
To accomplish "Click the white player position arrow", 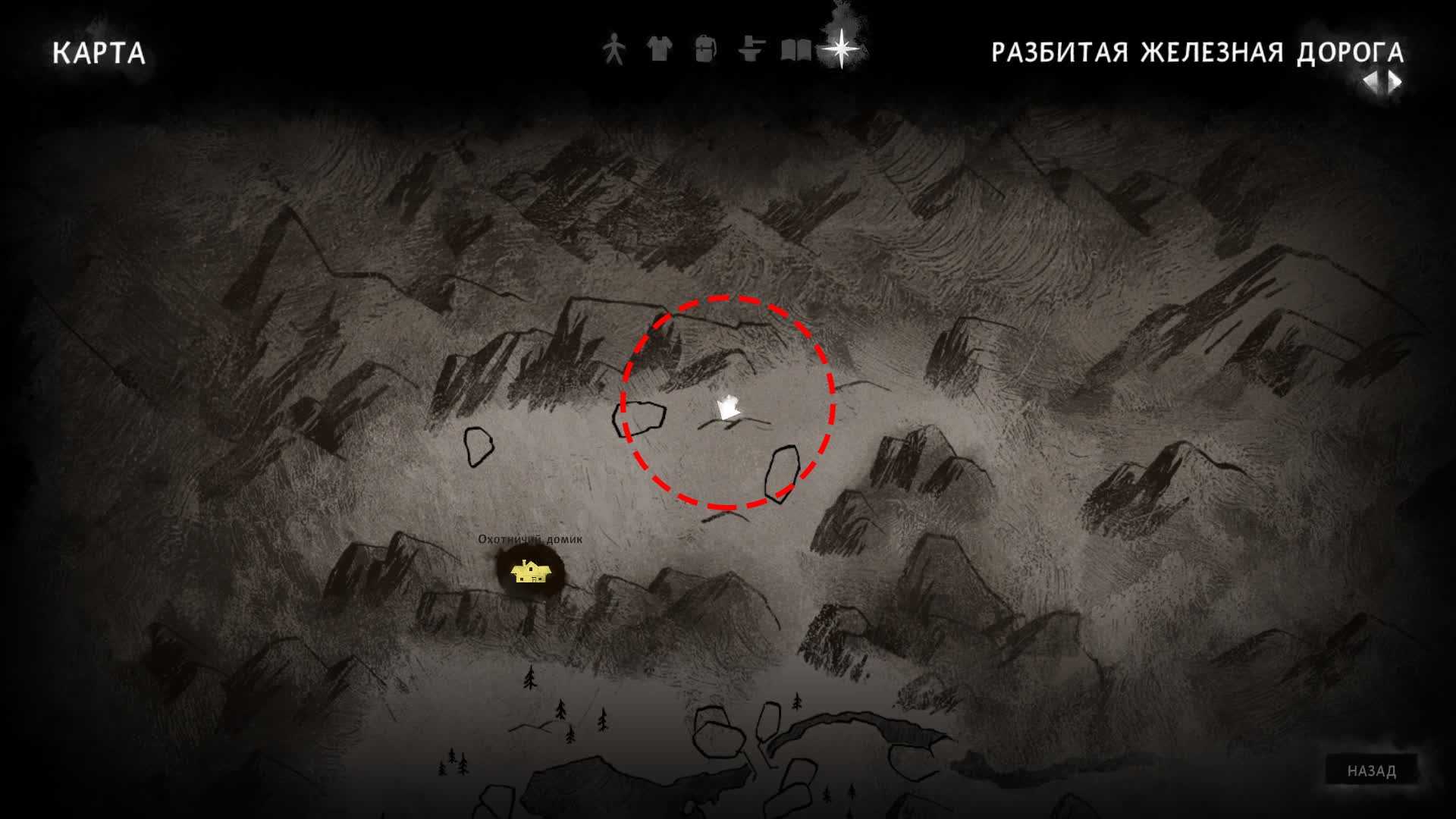I will pyautogui.click(x=728, y=409).
